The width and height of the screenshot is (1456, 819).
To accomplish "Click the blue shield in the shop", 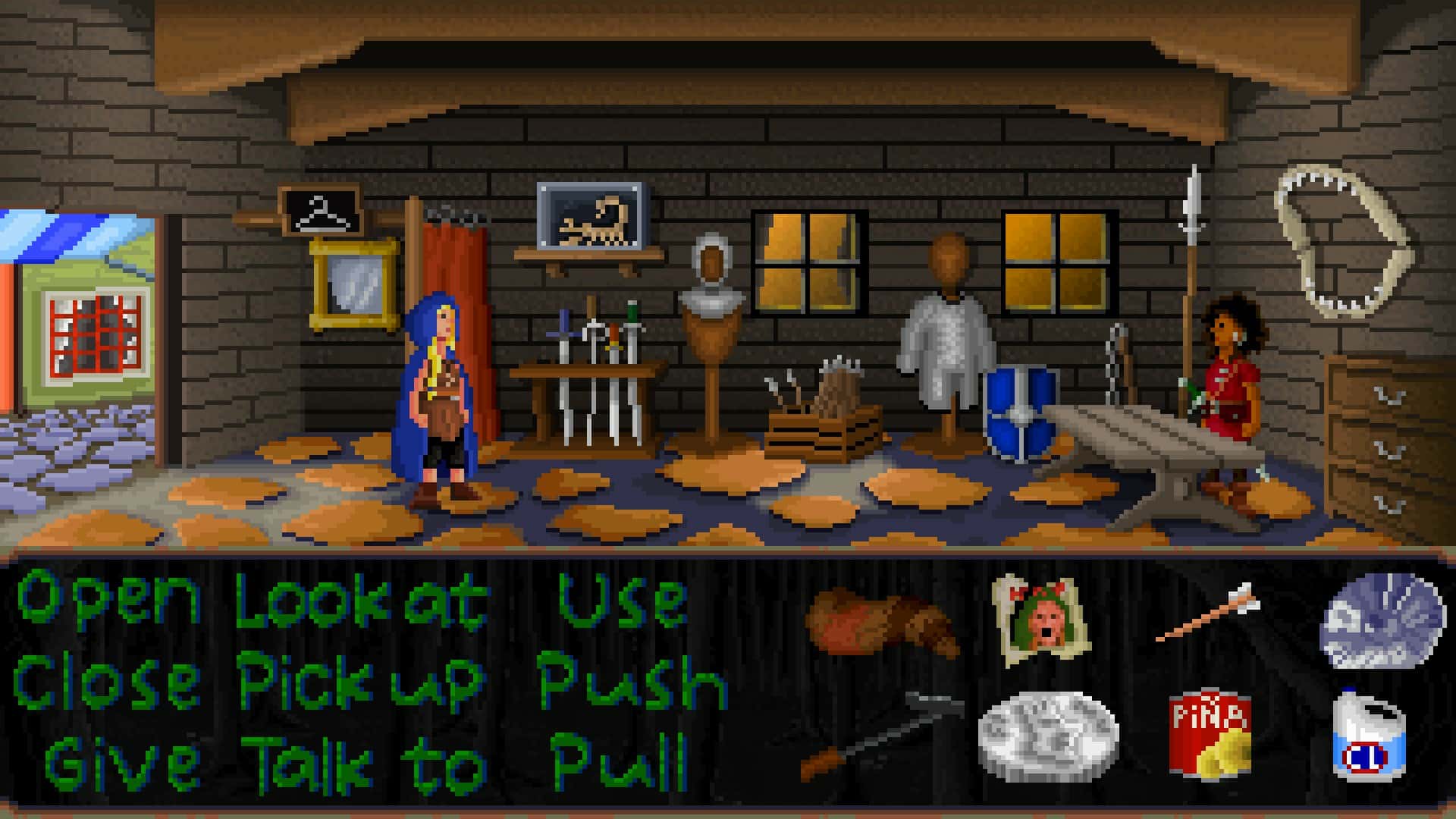I will pos(1020,413).
